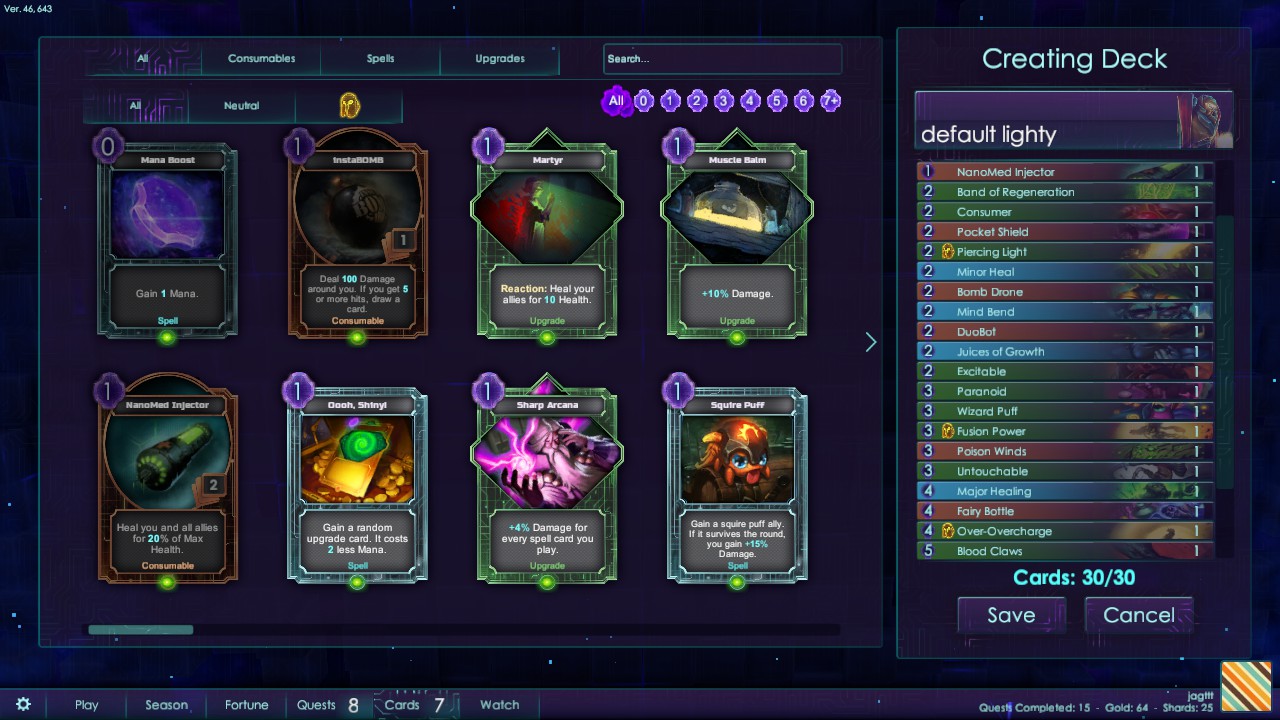Filter cards by mana cost 3
The height and width of the screenshot is (720, 1280).
pyautogui.click(x=724, y=101)
